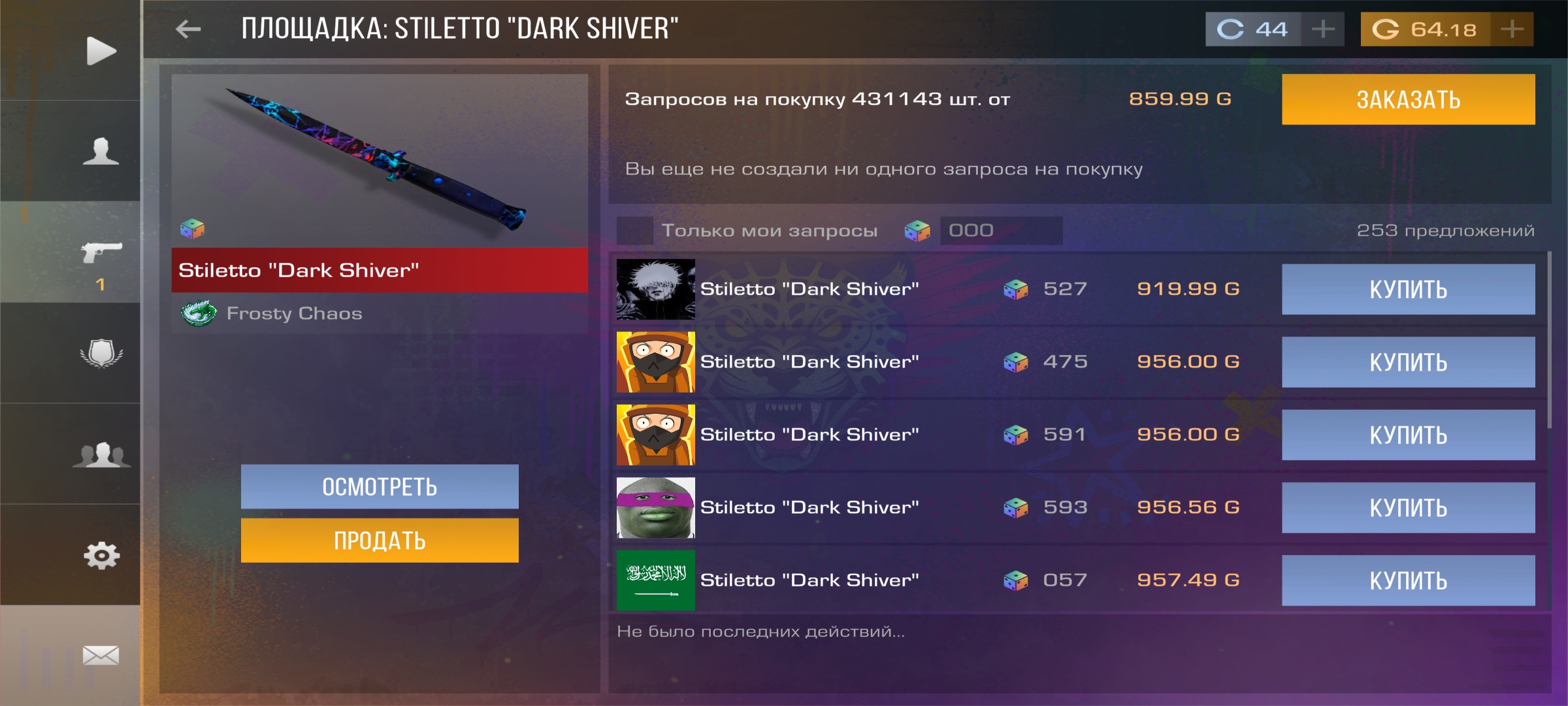
Task: Click the dice icon under the knife image
Action: click(193, 228)
